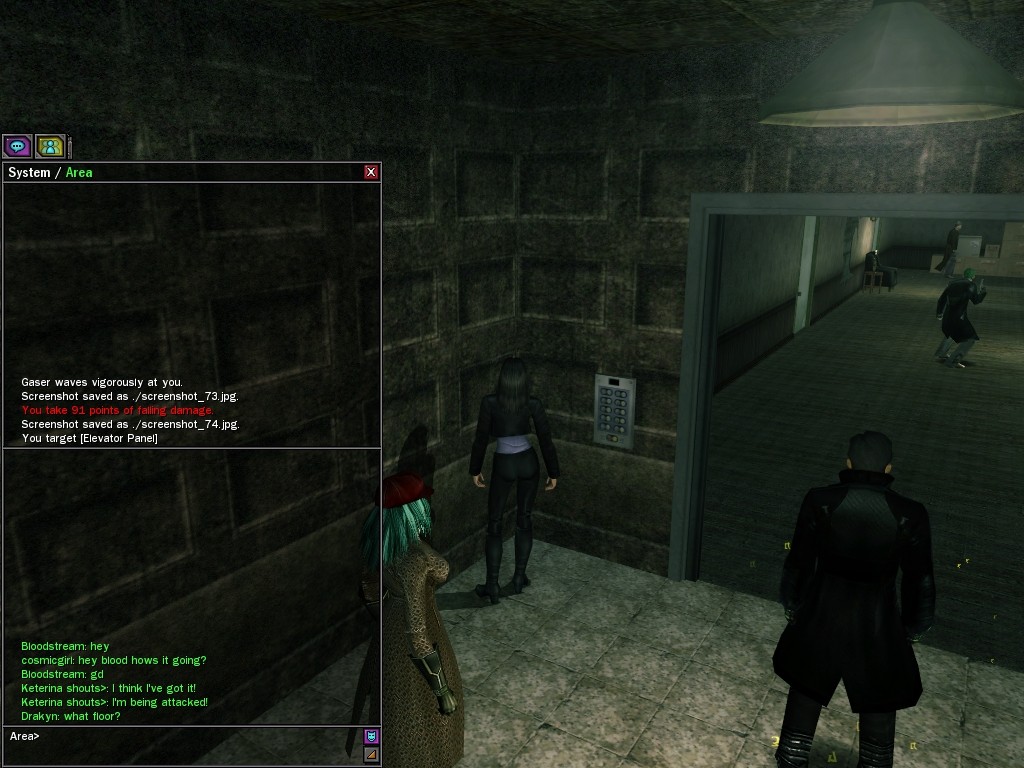The height and width of the screenshot is (768, 1024).
Task: Open the yellow two-person social icon
Action: coord(50,147)
